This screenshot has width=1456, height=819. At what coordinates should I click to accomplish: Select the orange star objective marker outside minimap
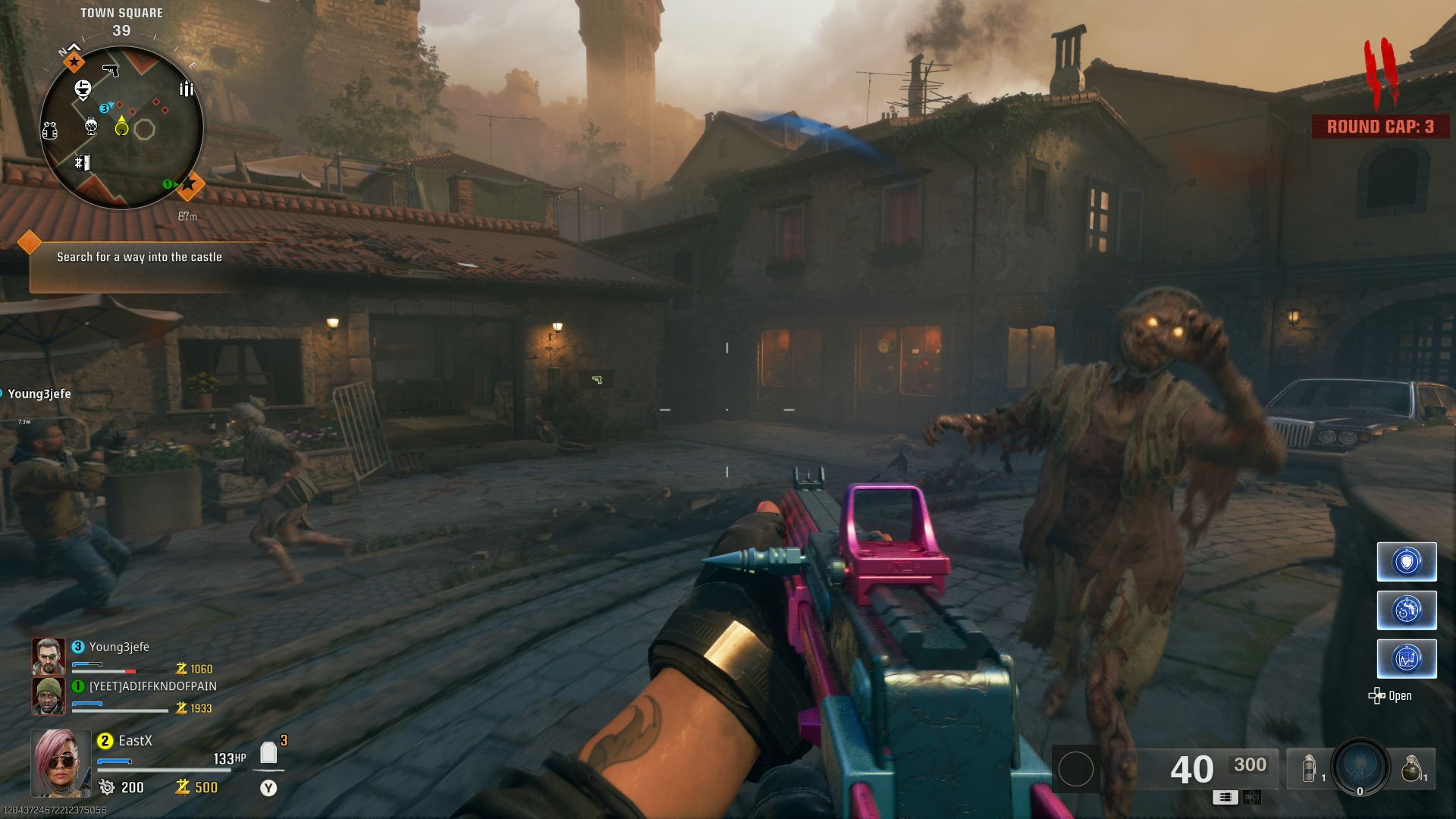point(189,184)
